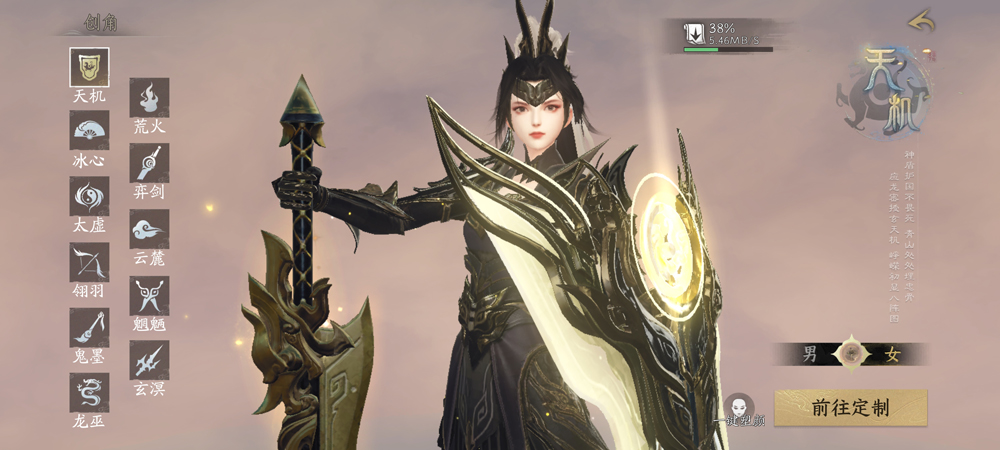Pick the 太虚 yin-yang class
This screenshot has width=1000, height=450.
(x=89, y=196)
